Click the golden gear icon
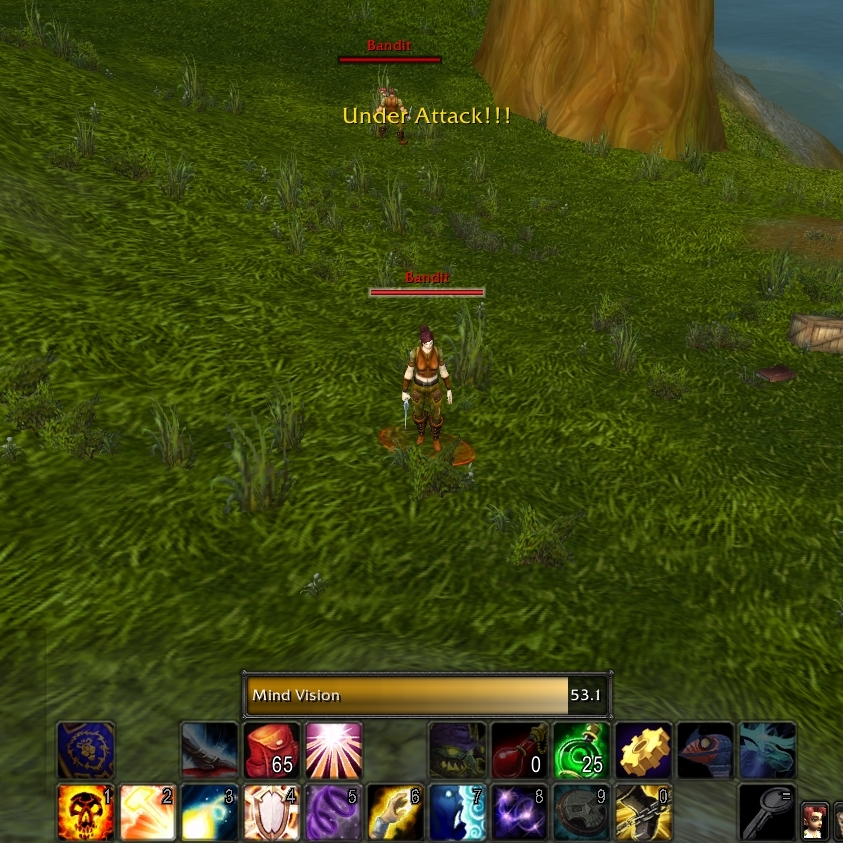 click(644, 750)
